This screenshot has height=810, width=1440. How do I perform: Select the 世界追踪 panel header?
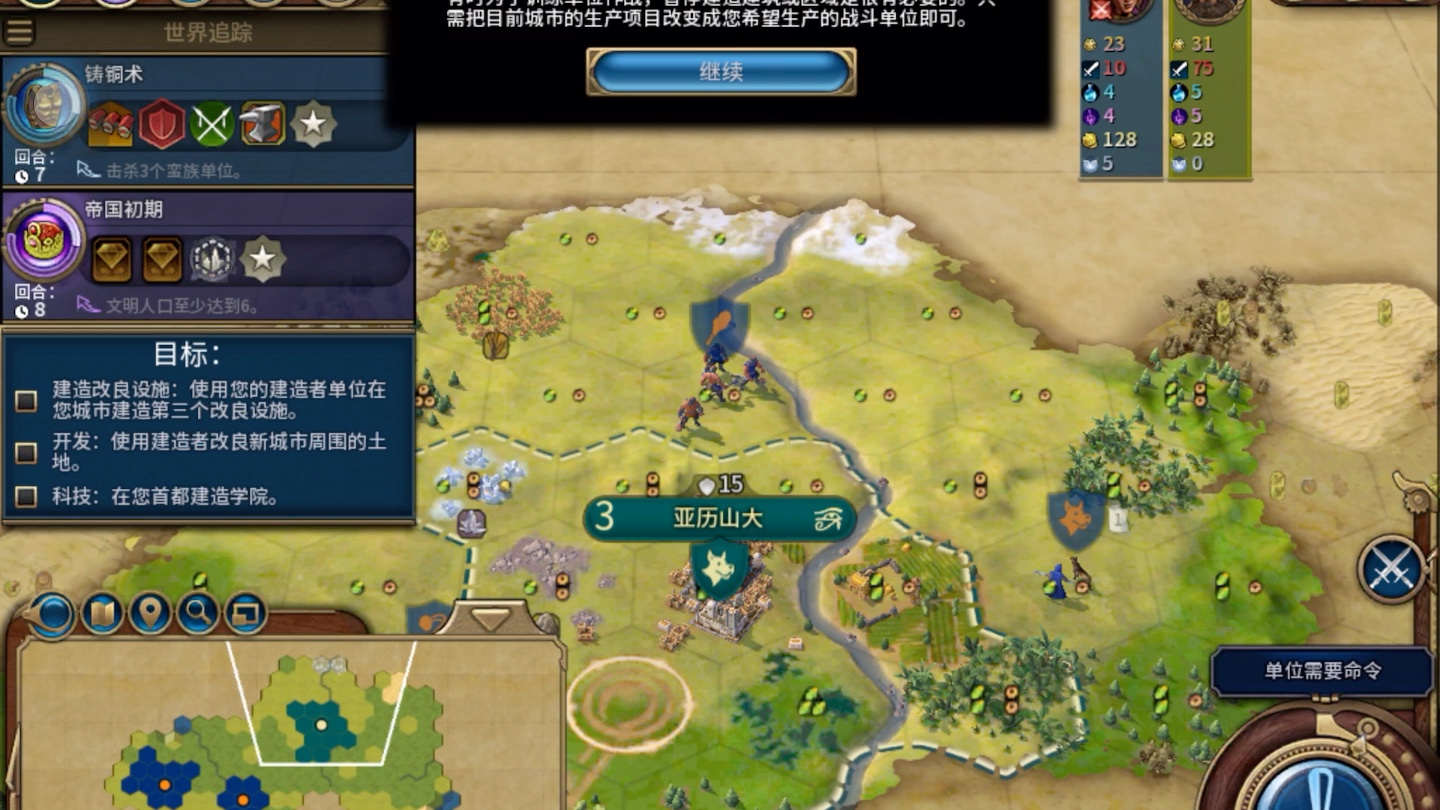point(210,32)
